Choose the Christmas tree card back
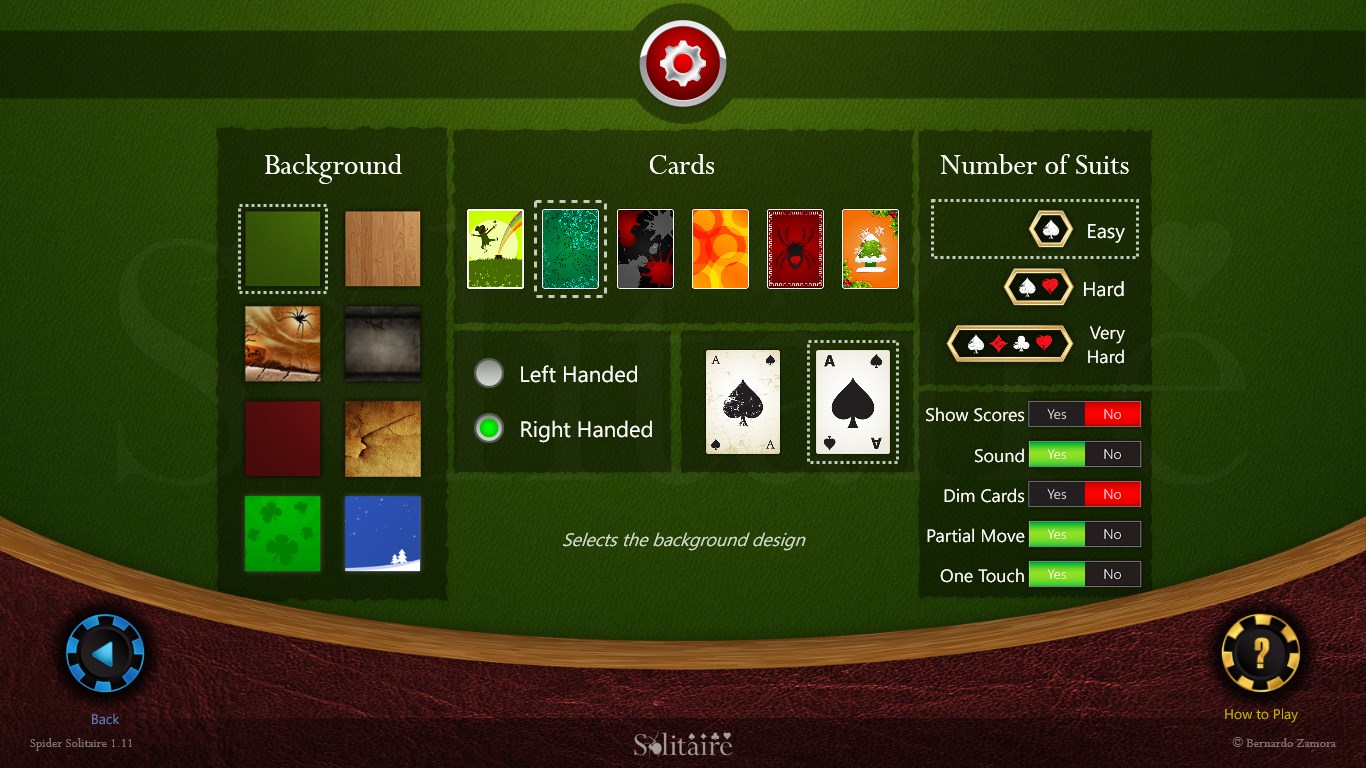This screenshot has height=768, width=1366. pyautogui.click(x=870, y=248)
